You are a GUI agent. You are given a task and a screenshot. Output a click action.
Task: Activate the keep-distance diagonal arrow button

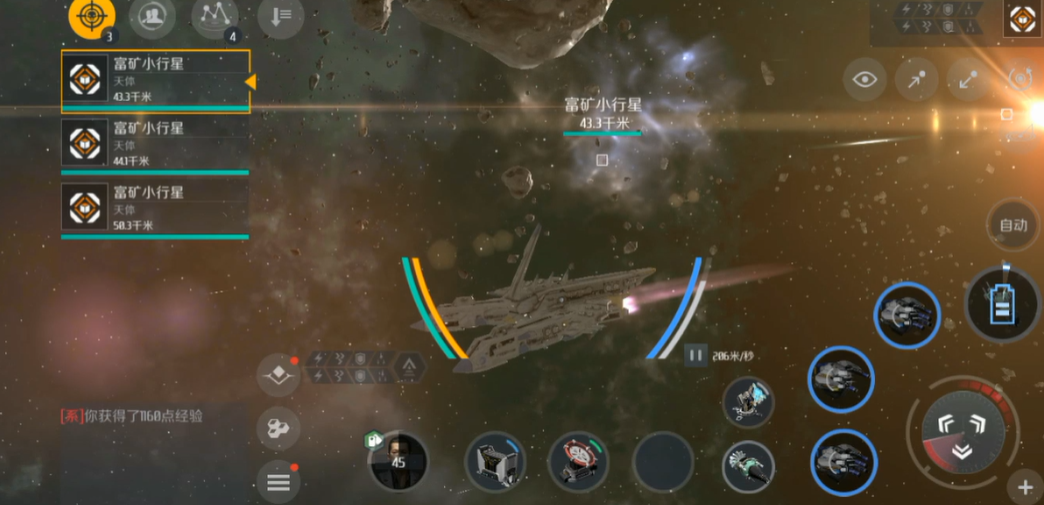(x=968, y=80)
